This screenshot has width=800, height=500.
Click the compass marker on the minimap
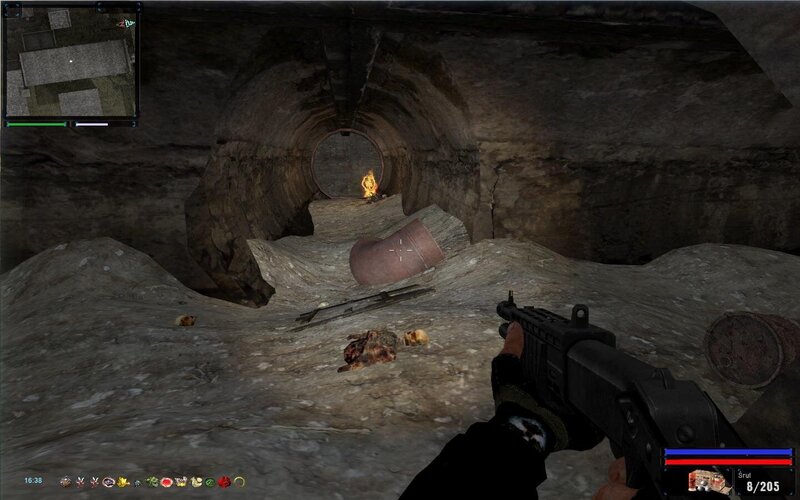[x=125, y=20]
